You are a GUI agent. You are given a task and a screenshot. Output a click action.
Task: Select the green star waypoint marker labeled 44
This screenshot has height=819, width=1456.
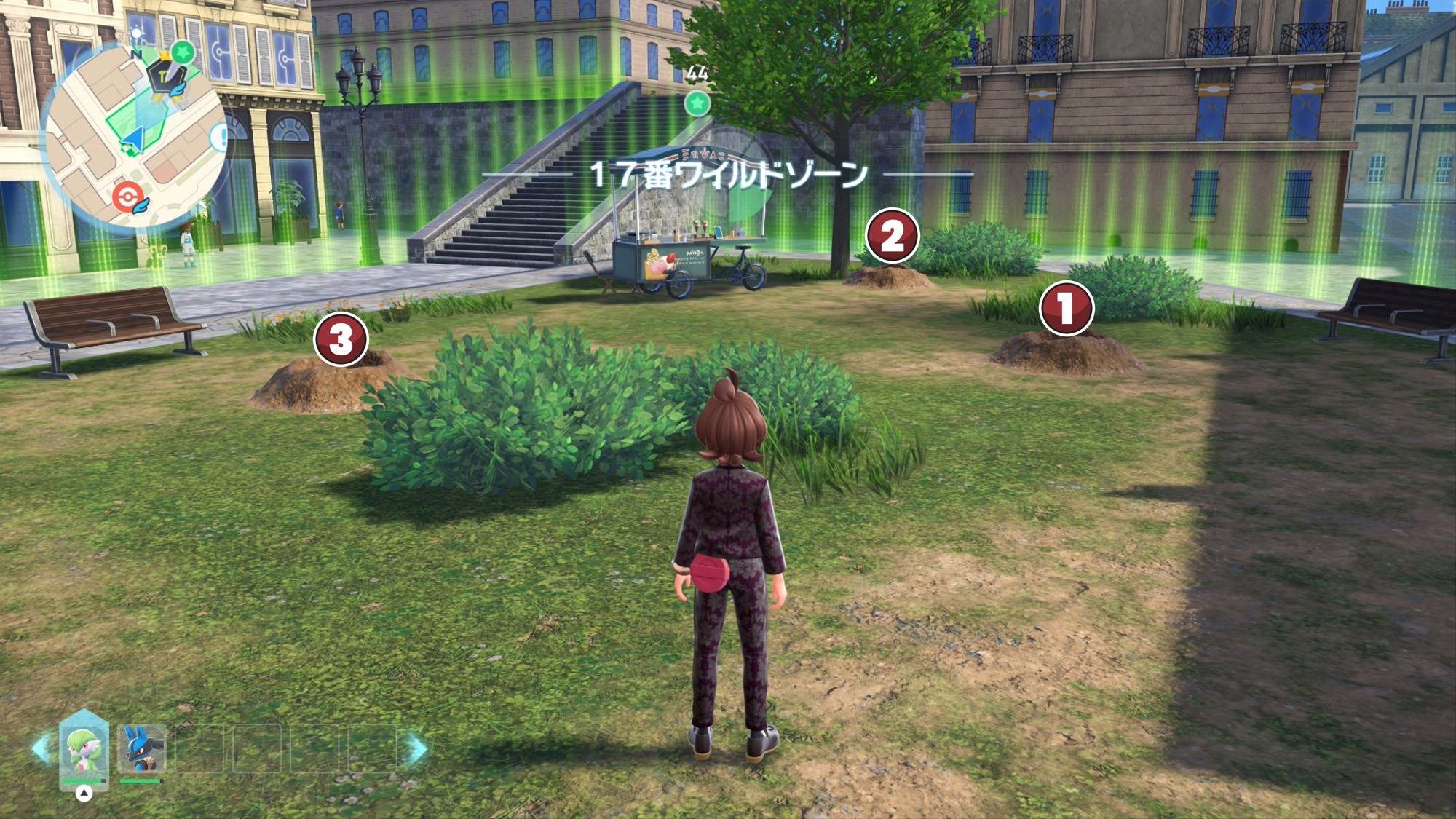click(697, 103)
